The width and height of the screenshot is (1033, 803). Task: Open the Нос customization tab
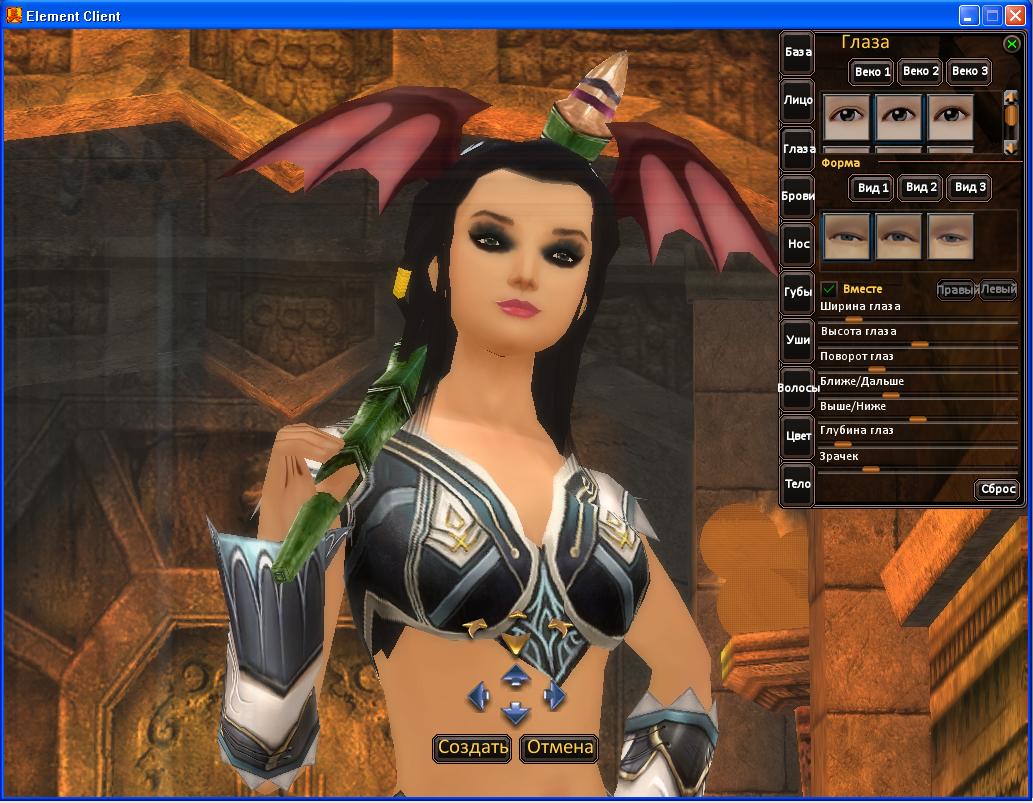[x=797, y=244]
